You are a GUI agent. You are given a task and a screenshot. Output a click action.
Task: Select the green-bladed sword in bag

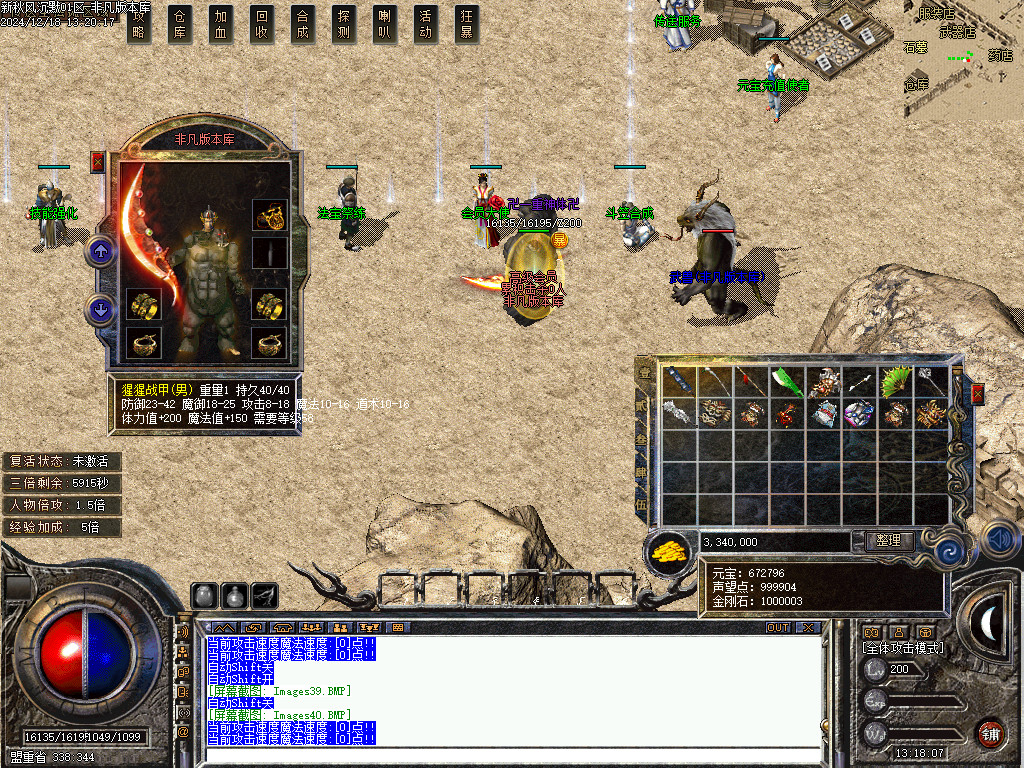click(x=785, y=381)
